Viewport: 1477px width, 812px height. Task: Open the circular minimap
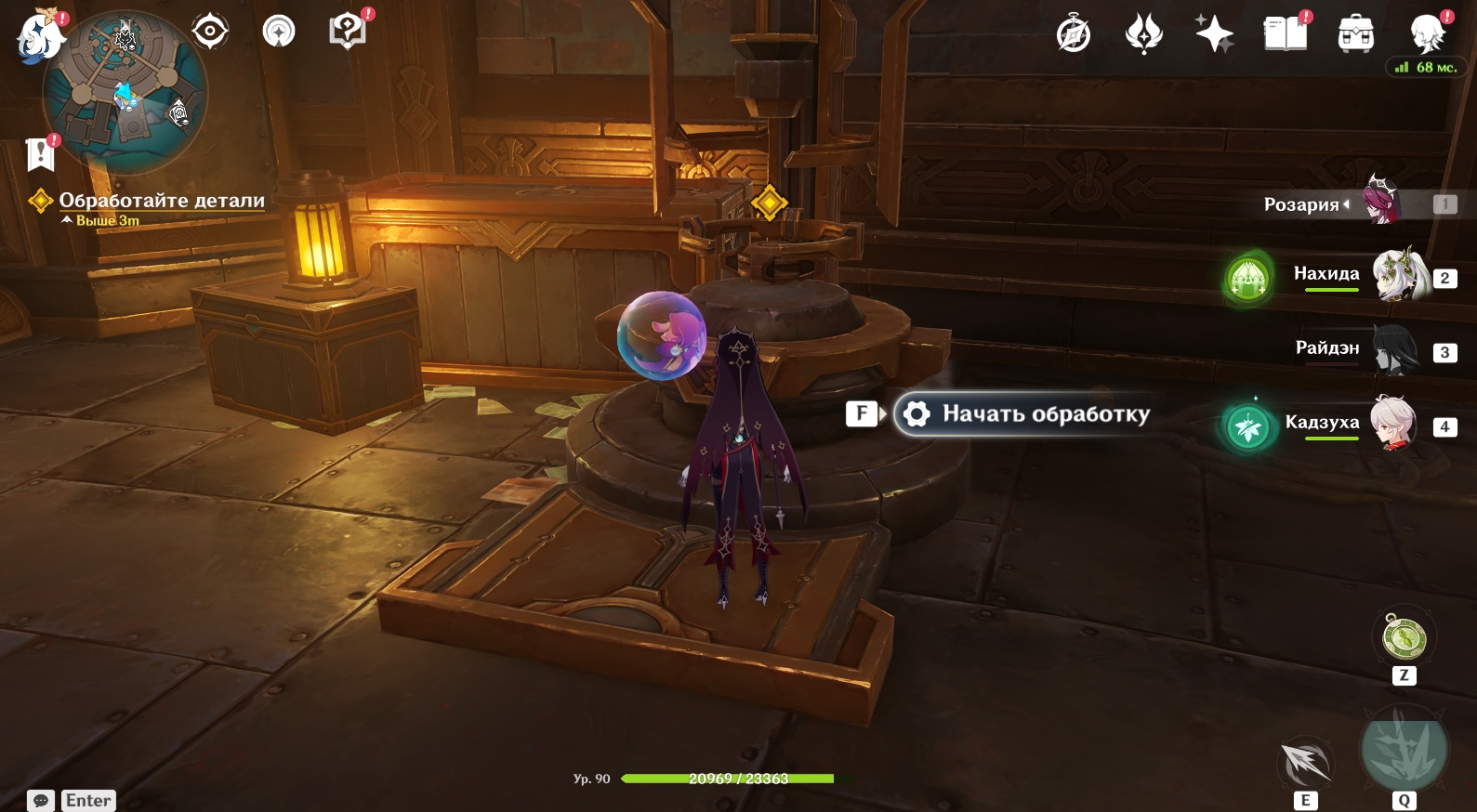pos(125,91)
